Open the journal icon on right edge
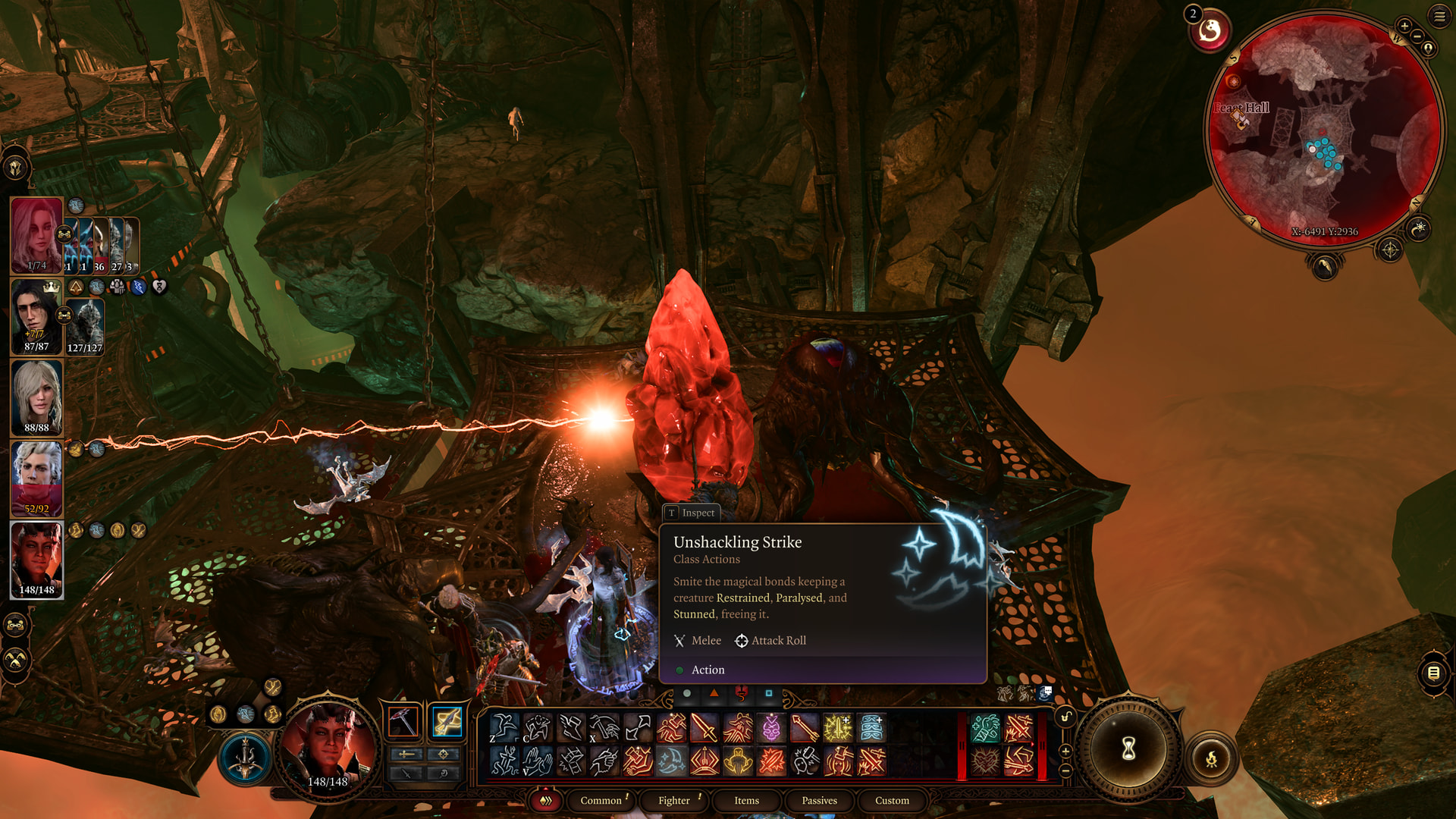 (x=1433, y=673)
